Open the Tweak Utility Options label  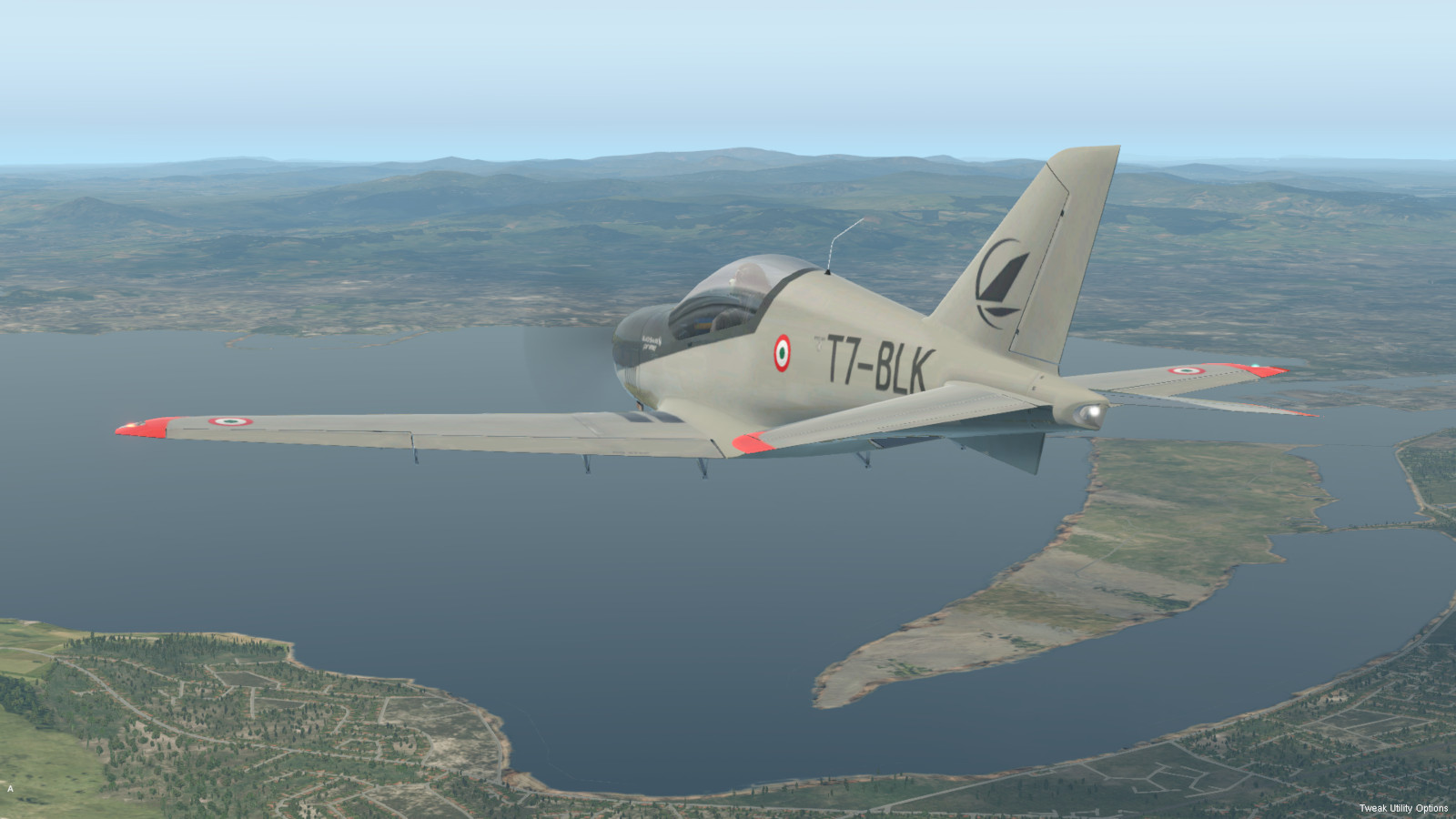coord(1403,808)
